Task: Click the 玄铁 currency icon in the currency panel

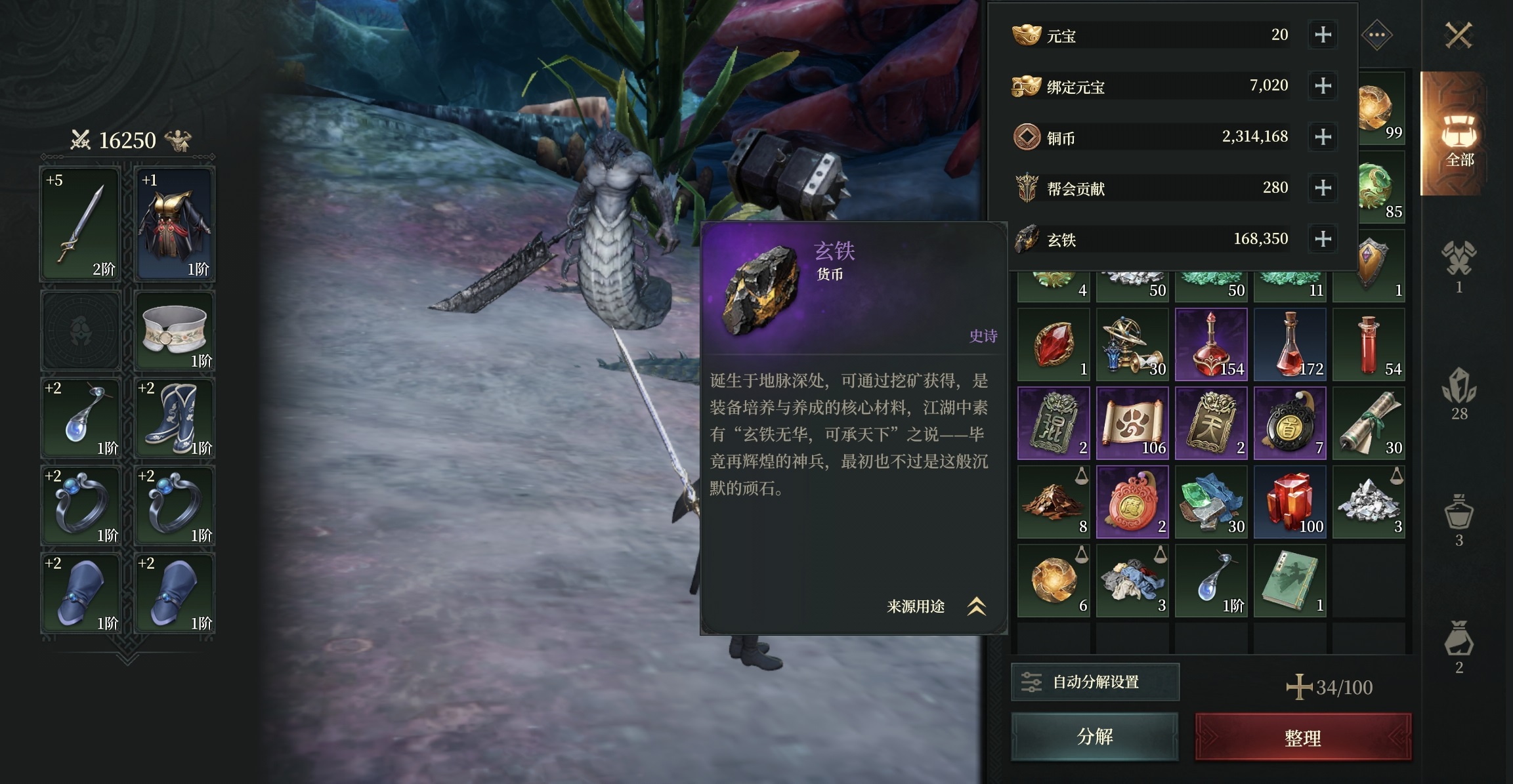Action: tap(1027, 238)
